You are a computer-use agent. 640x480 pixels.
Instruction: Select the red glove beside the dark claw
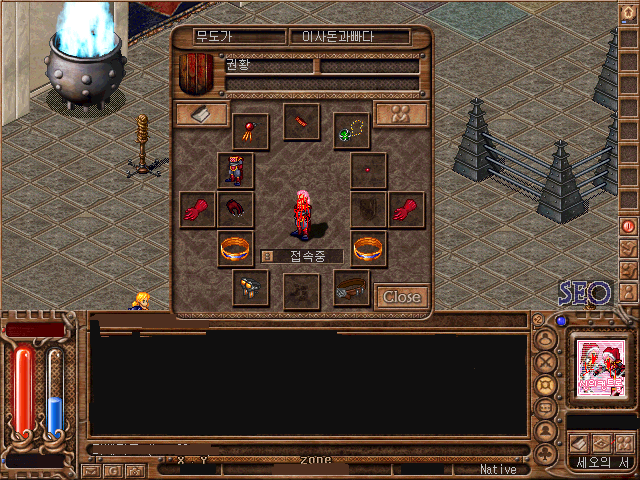coord(198,210)
